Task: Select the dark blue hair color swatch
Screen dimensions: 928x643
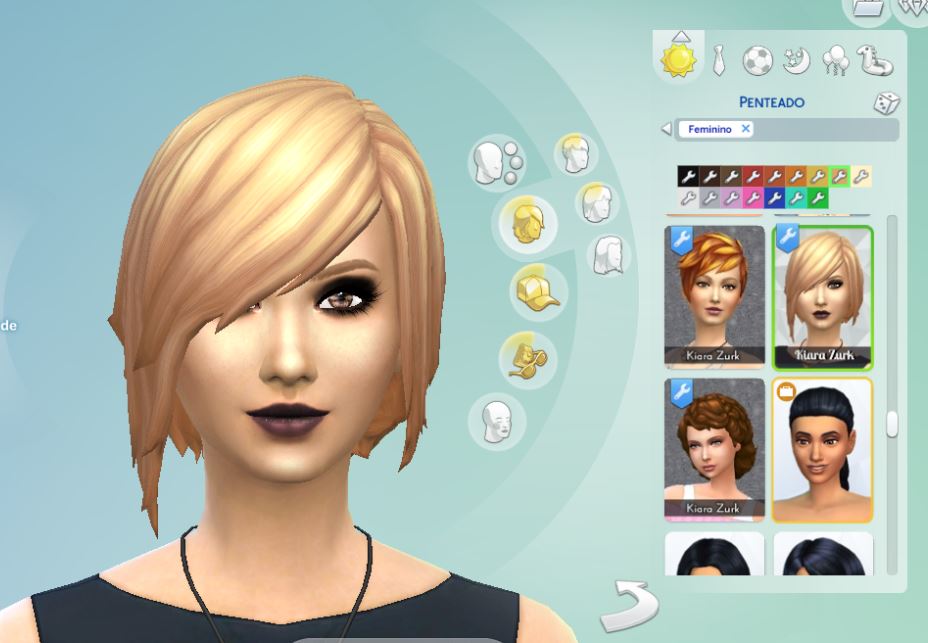Action: tap(774, 198)
